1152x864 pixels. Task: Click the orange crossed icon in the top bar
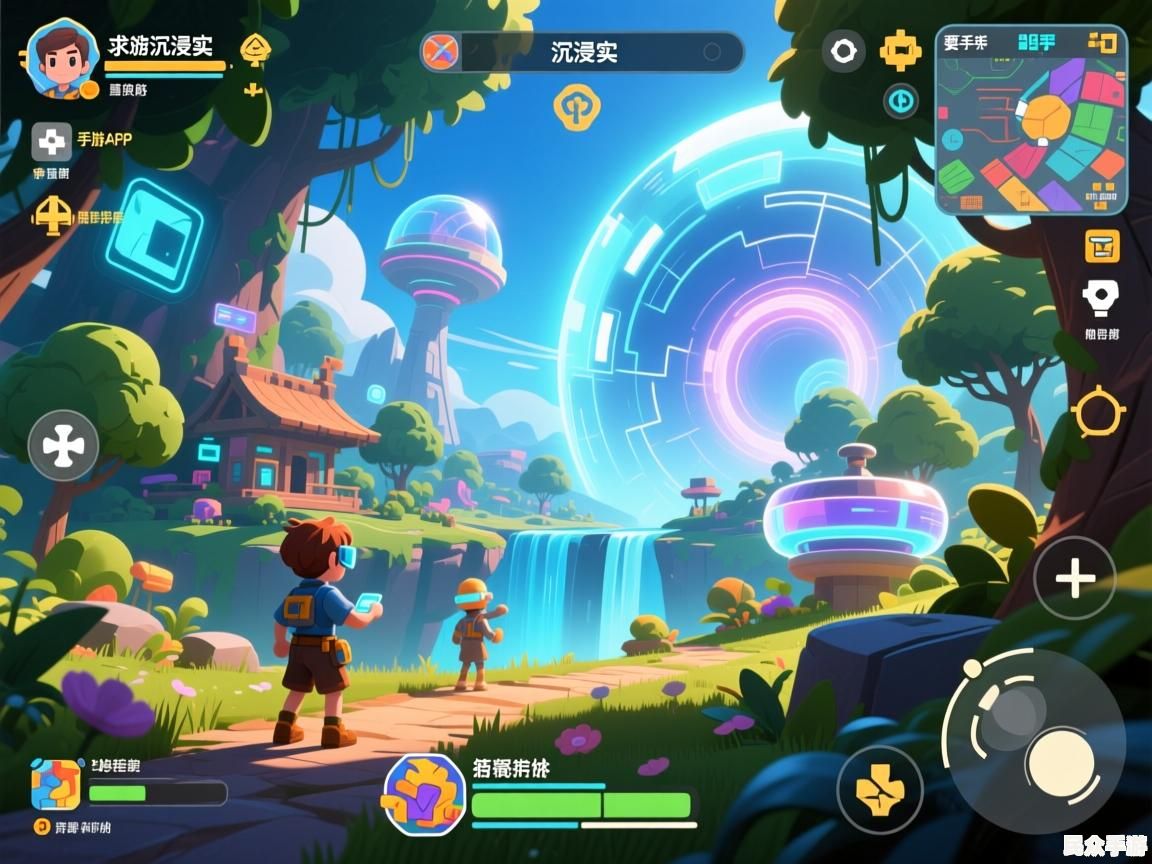[x=439, y=52]
